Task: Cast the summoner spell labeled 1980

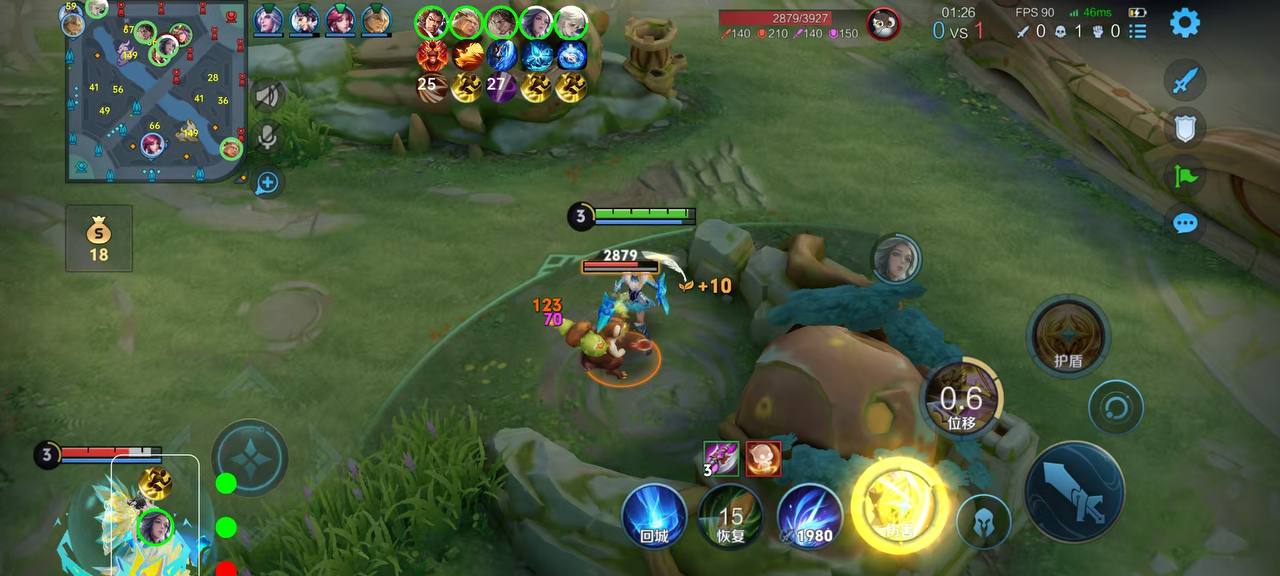Action: 809,516
